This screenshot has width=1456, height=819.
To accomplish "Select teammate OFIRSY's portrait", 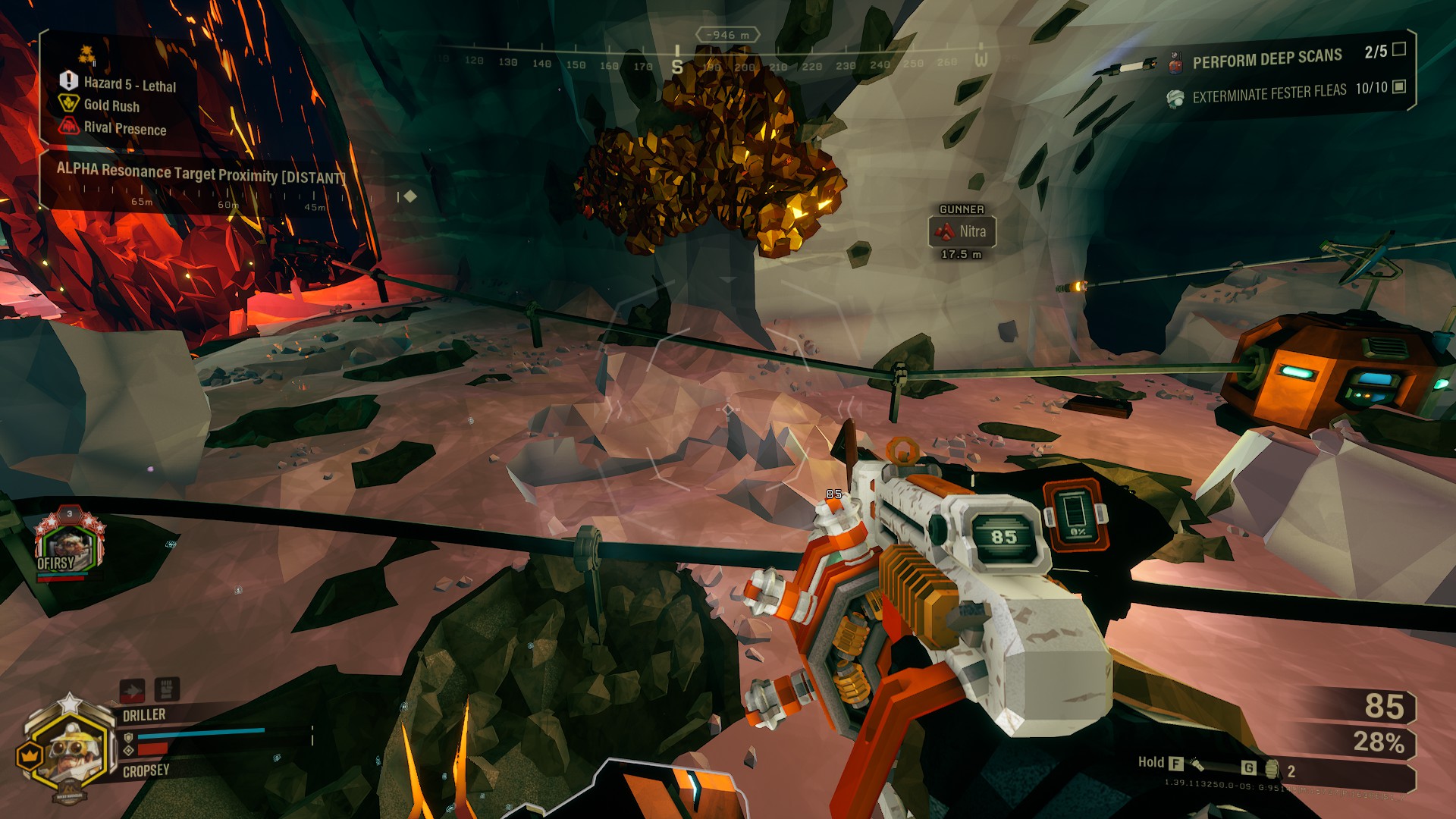I will (68, 547).
